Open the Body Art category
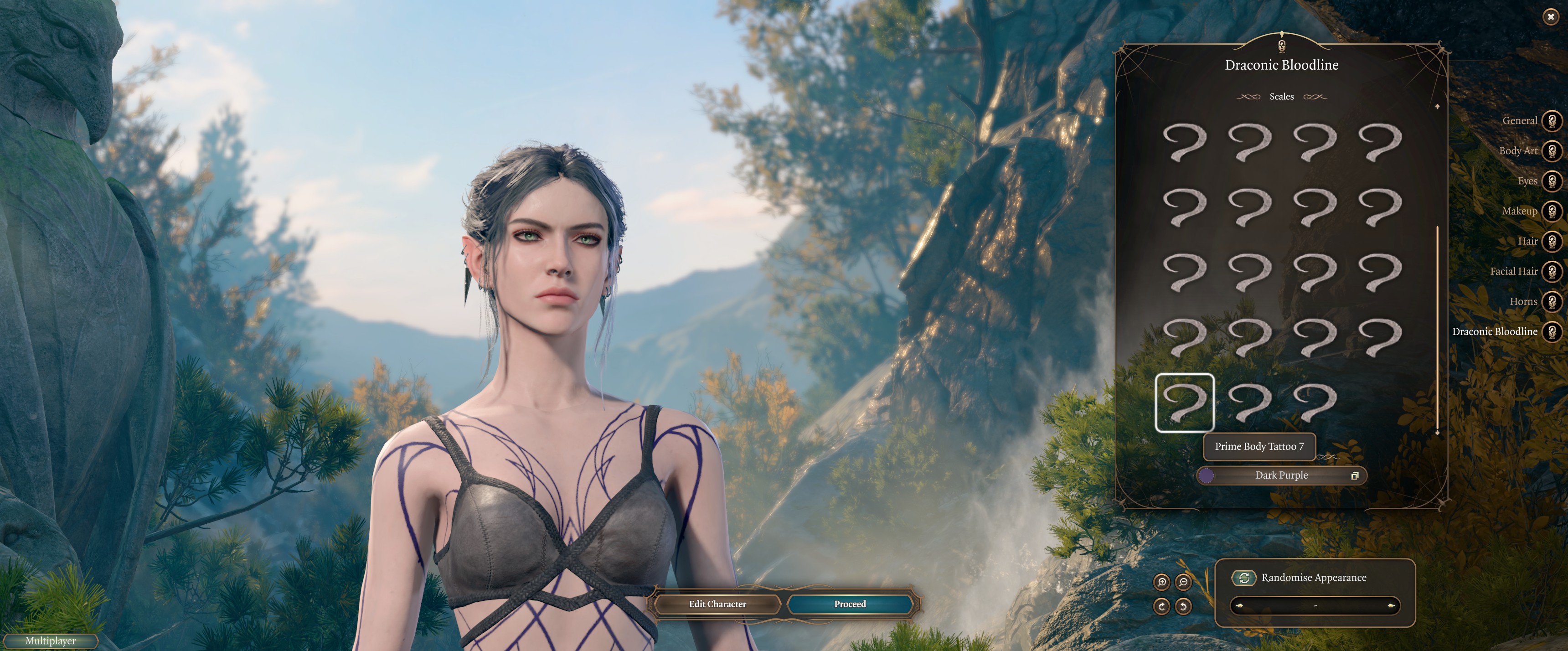 (1552, 150)
